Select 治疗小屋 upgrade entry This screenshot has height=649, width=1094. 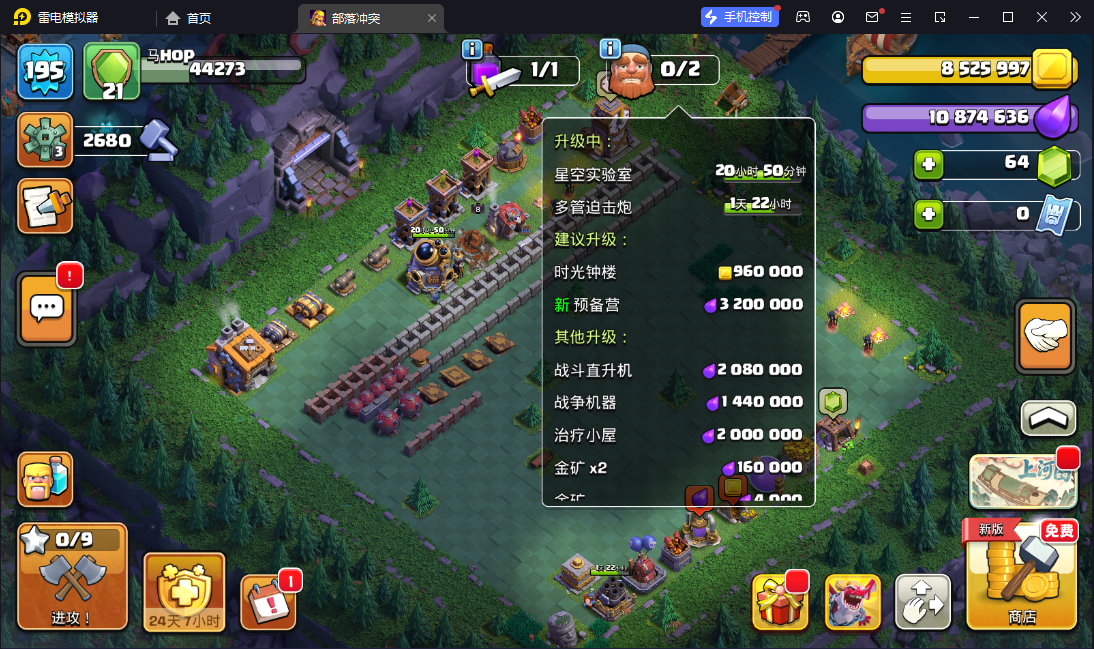pyautogui.click(x=678, y=435)
